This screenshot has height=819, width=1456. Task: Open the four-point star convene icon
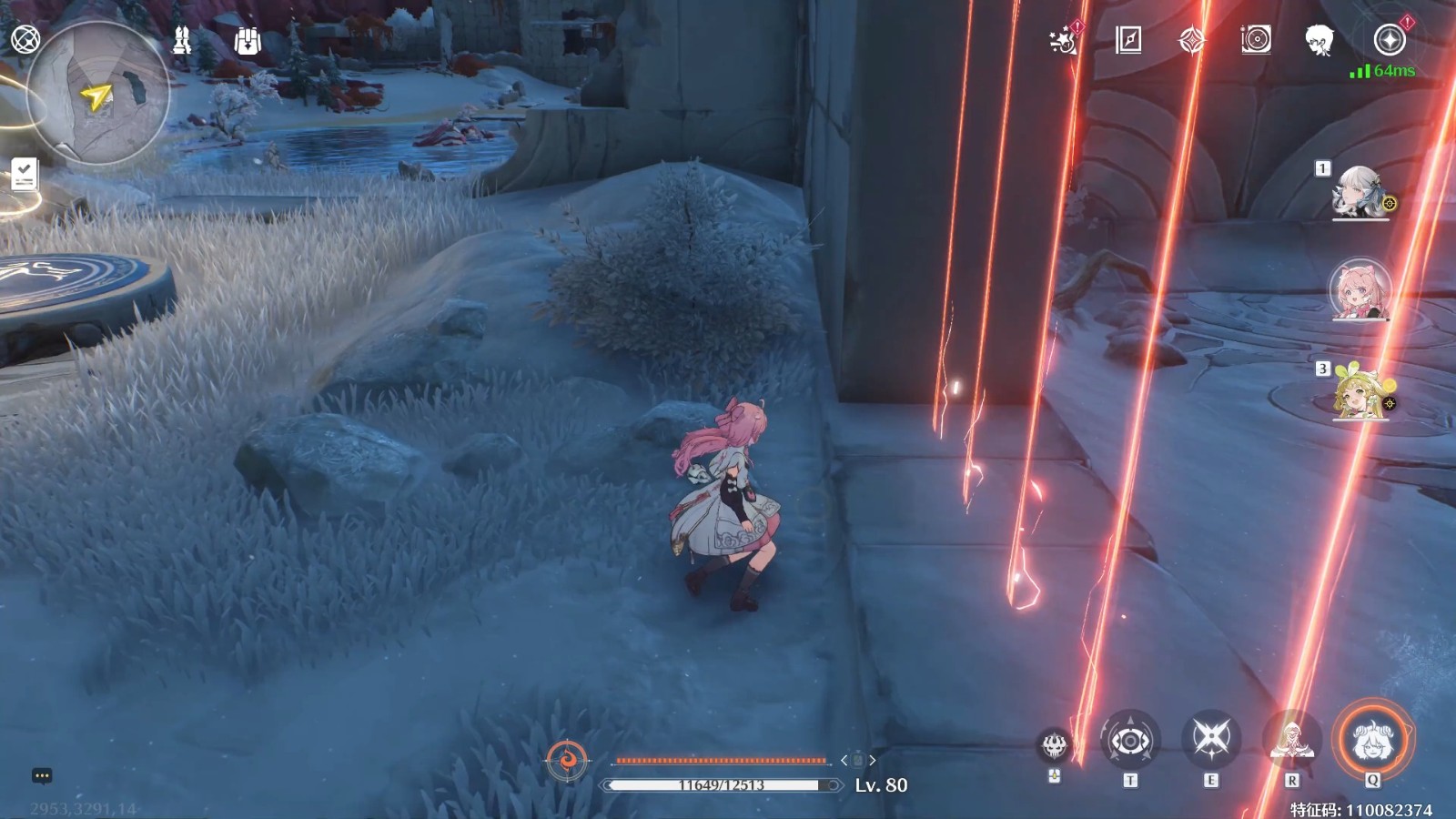click(1192, 40)
